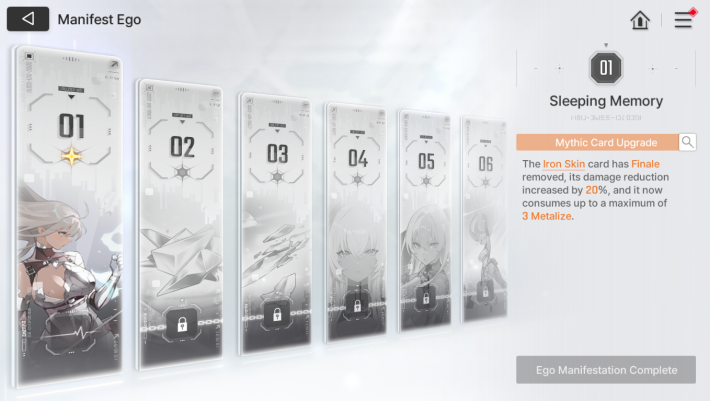710x401 pixels.
Task: Open the magnifier for Mythic Card Upgrade
Action: point(688,142)
